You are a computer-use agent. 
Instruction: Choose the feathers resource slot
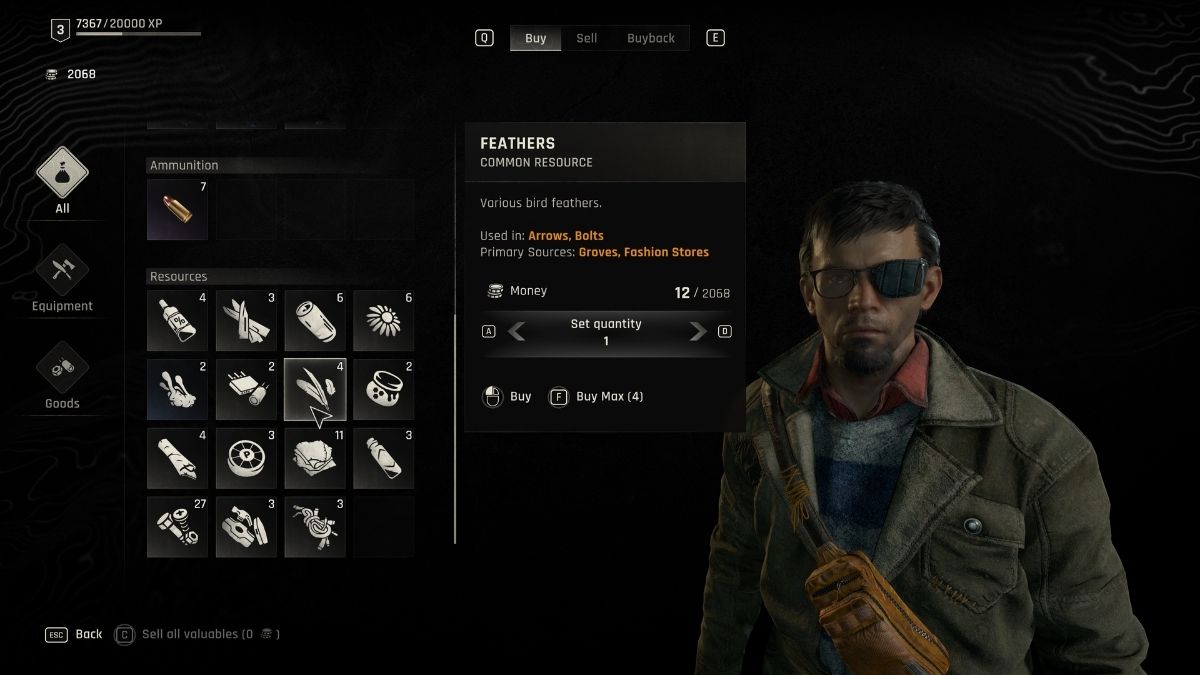click(315, 390)
